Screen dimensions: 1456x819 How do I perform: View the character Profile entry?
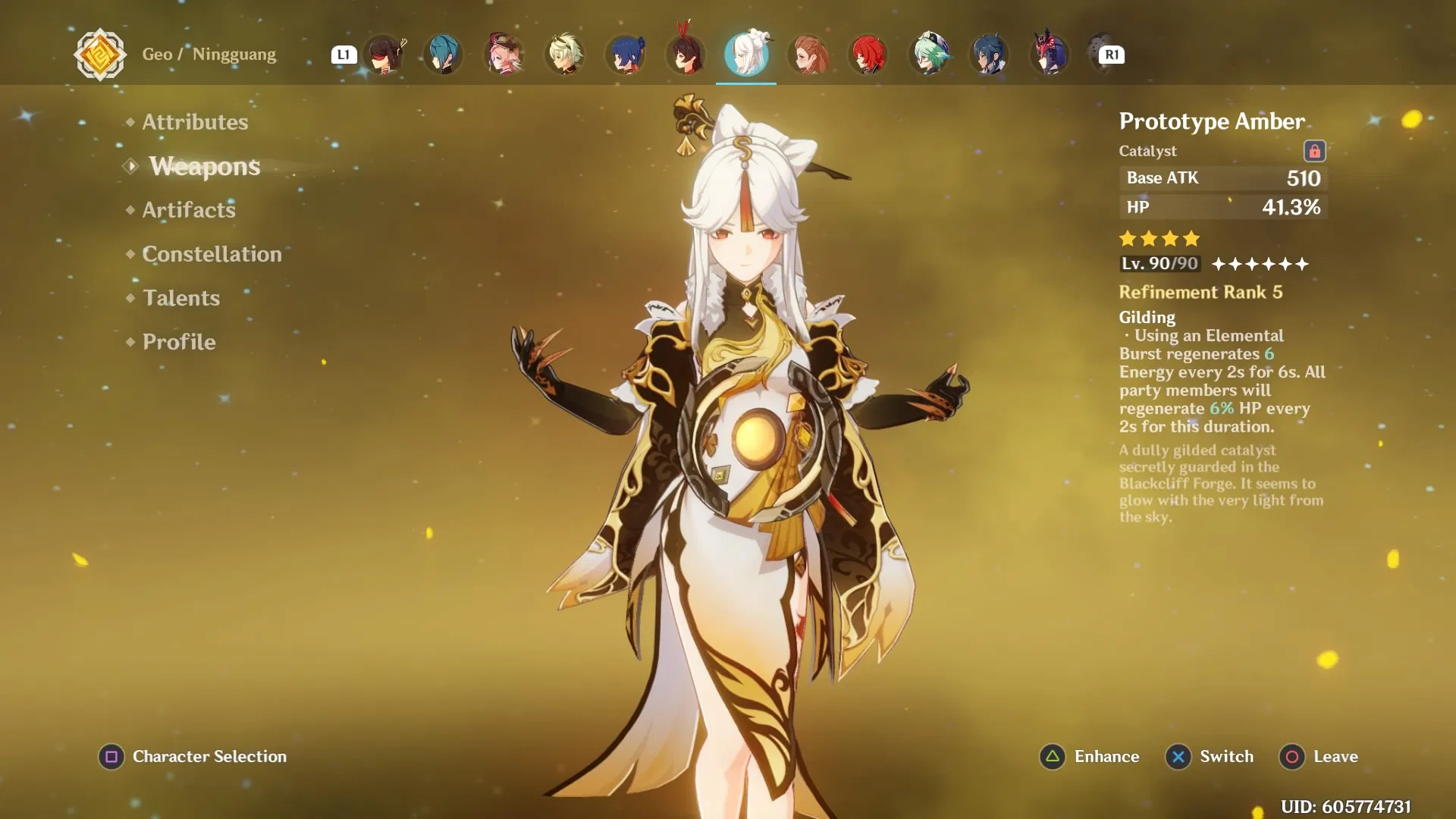click(x=179, y=342)
